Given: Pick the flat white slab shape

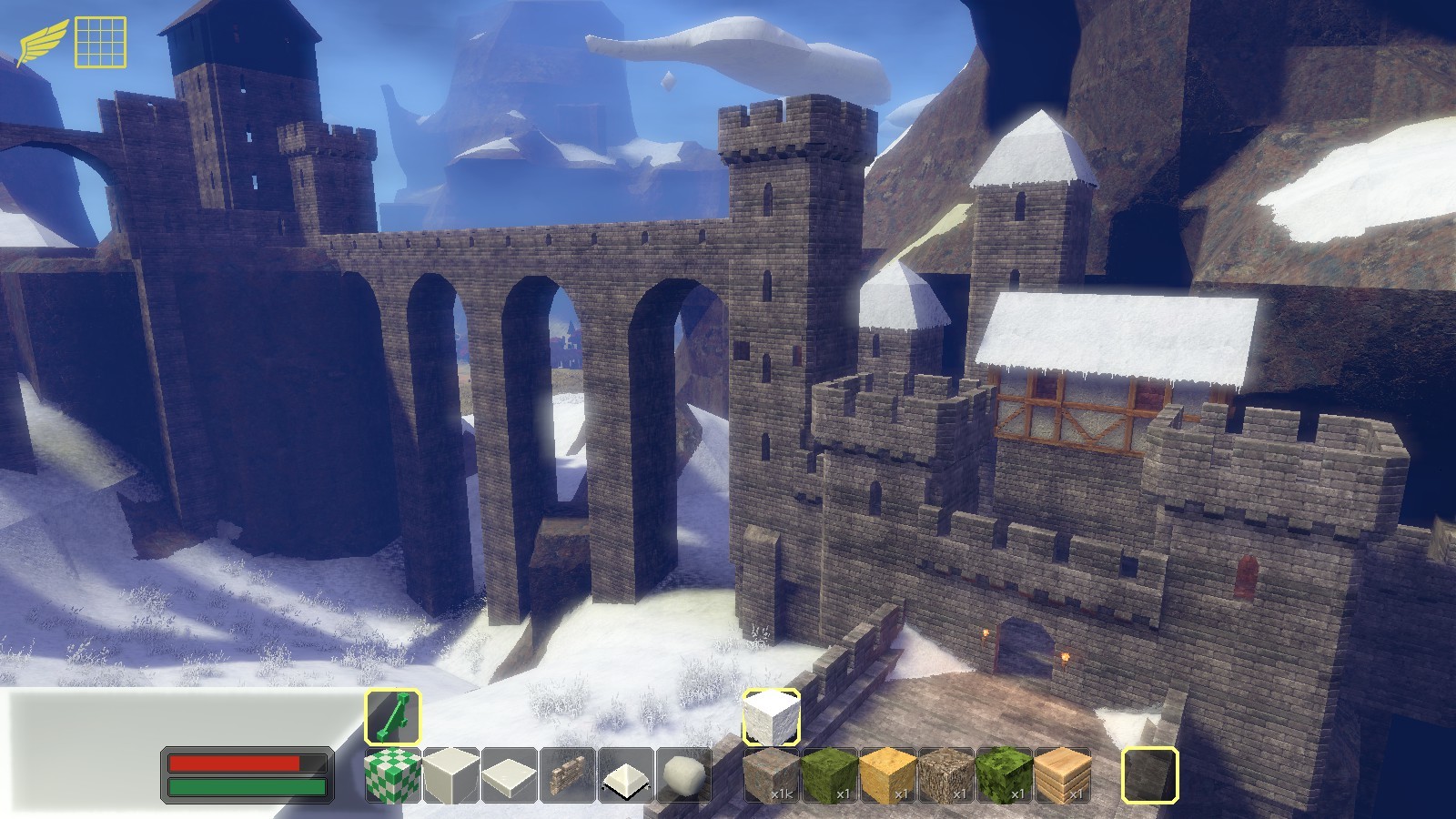Looking at the screenshot, I should pos(510,775).
